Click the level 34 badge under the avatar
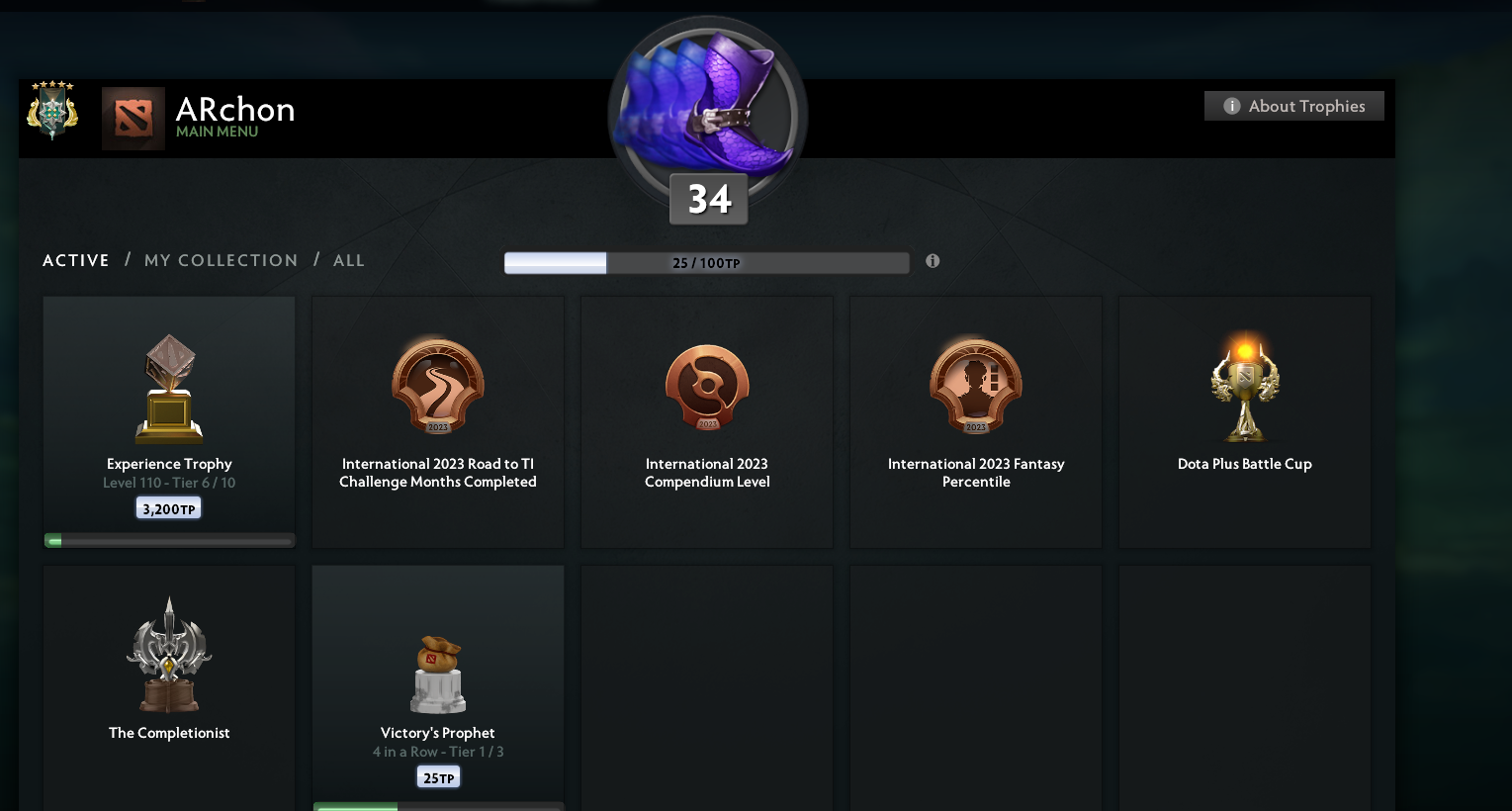The height and width of the screenshot is (811, 1512). tap(708, 199)
